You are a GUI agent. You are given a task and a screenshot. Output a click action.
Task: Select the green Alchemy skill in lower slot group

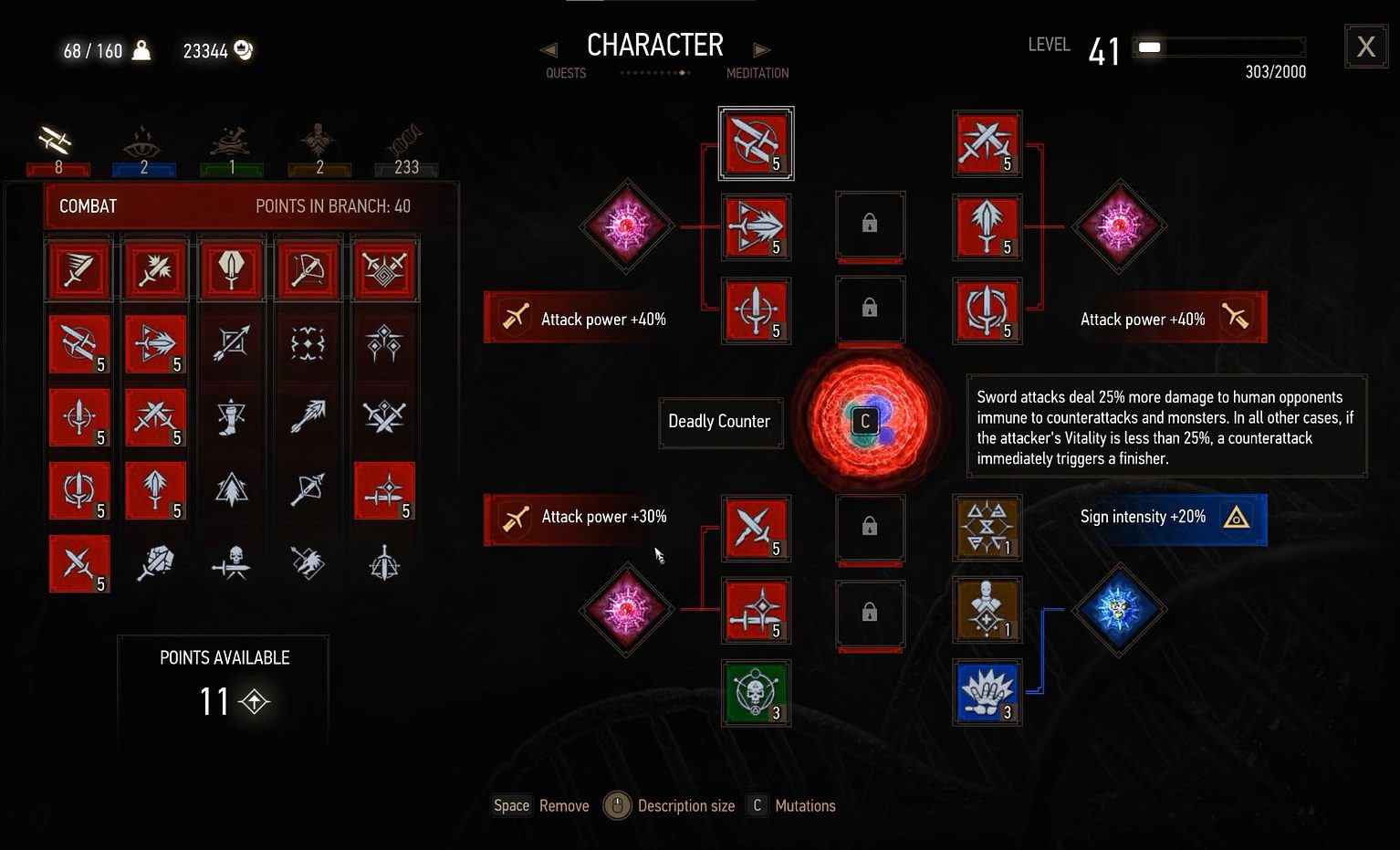tap(756, 694)
